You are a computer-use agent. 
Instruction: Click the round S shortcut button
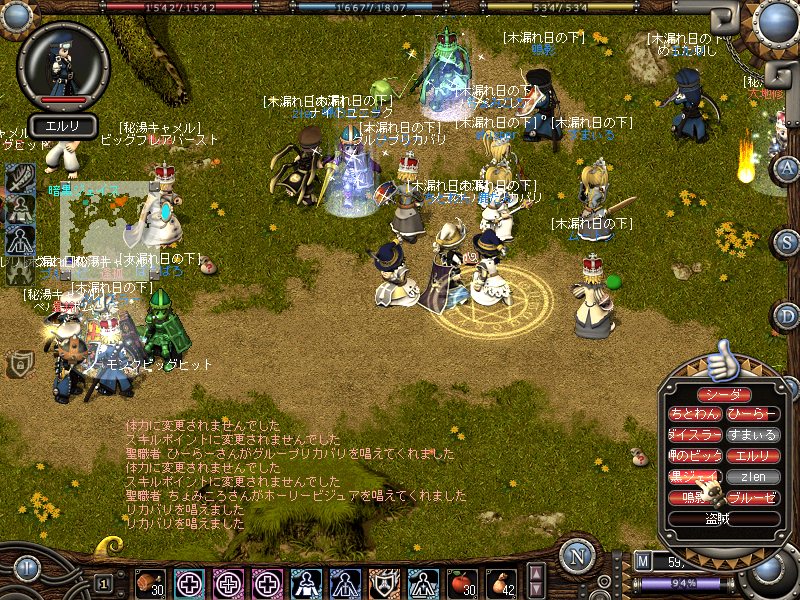click(788, 243)
